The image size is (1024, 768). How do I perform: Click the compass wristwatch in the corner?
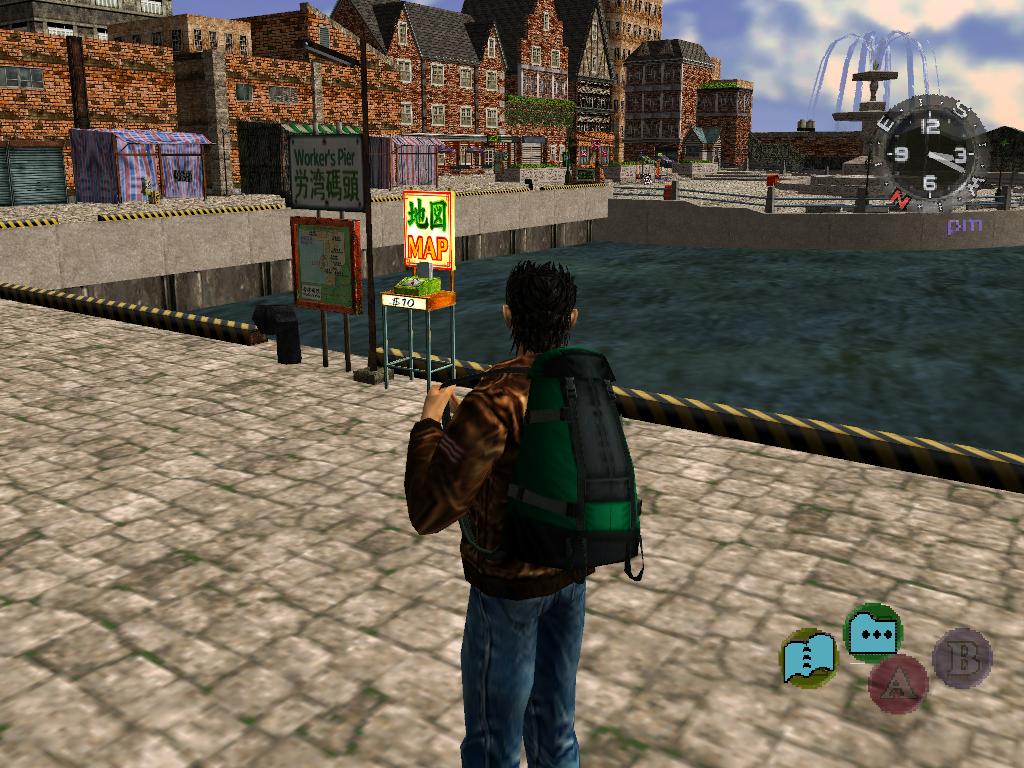pyautogui.click(x=930, y=155)
